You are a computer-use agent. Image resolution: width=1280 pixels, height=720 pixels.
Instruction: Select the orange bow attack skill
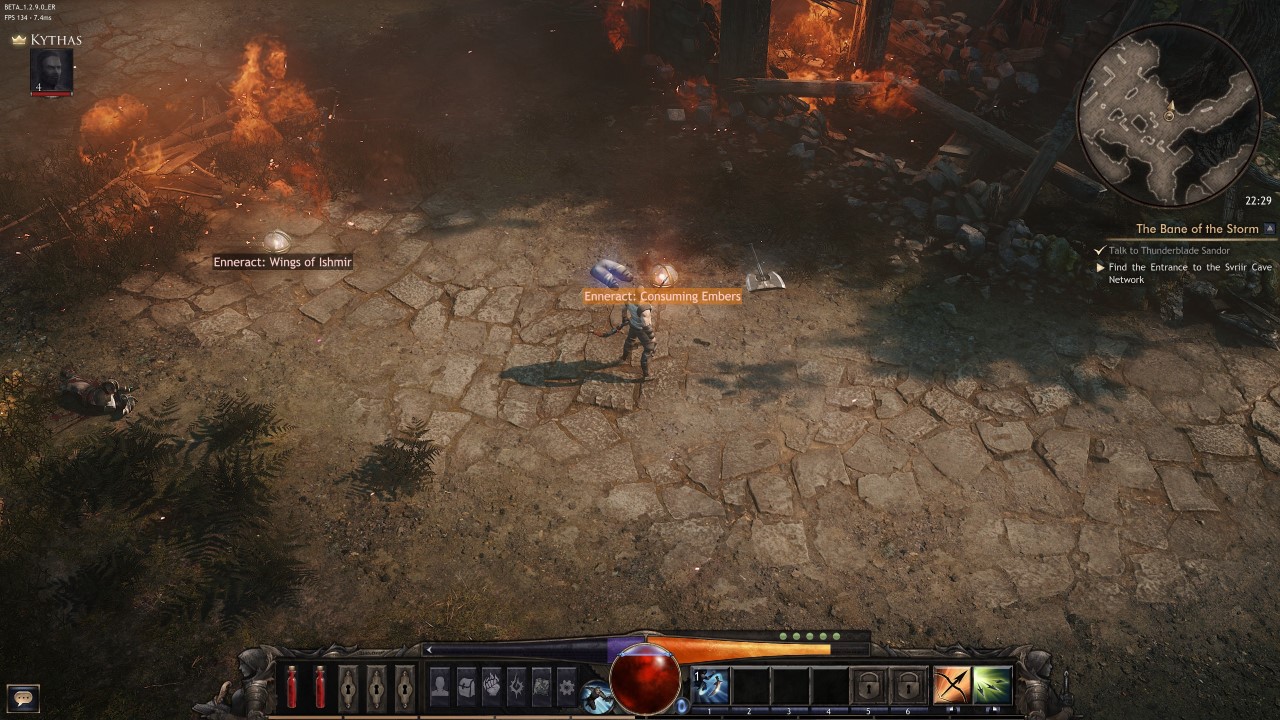pyautogui.click(x=952, y=686)
